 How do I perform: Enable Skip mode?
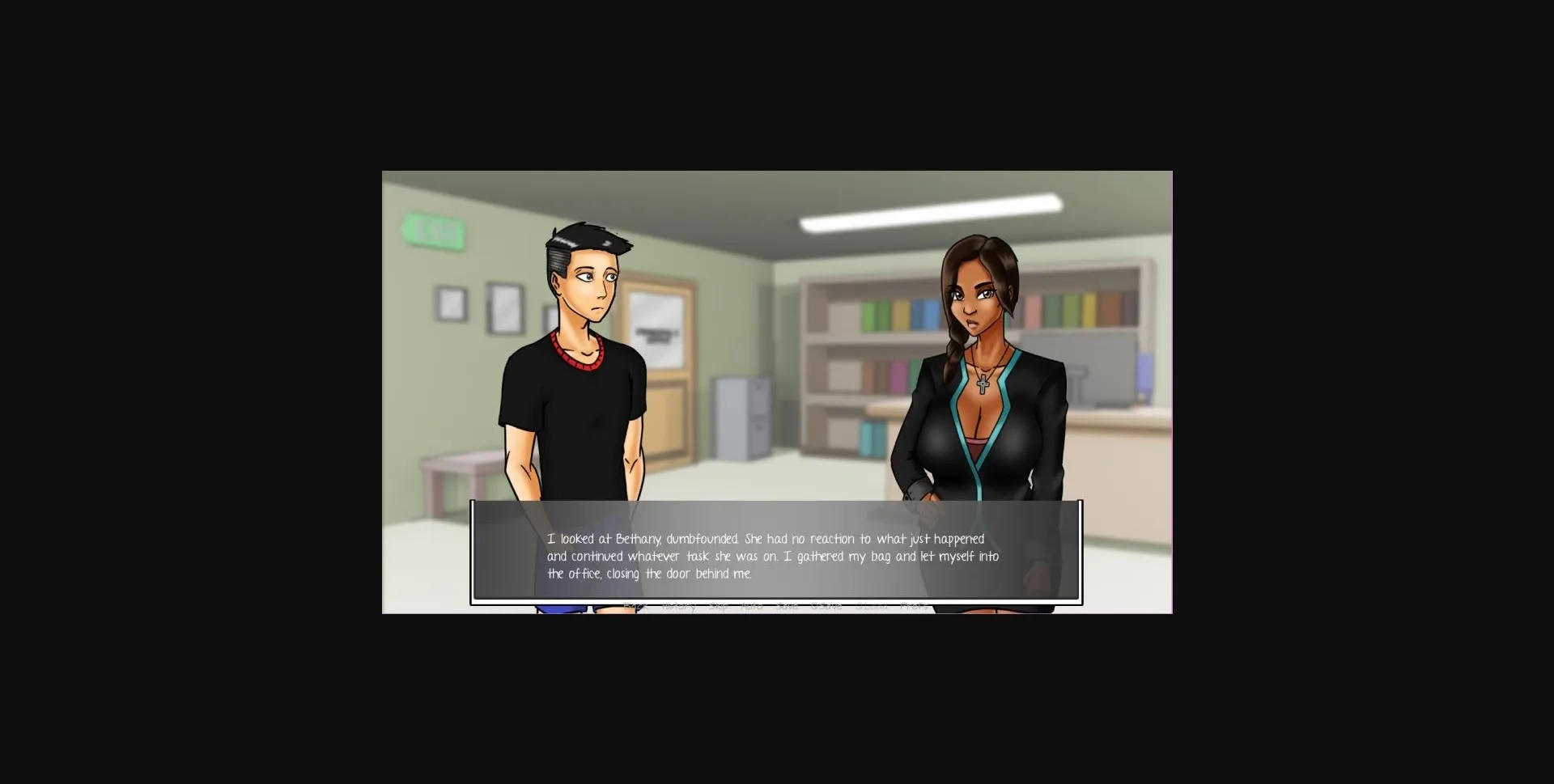(x=717, y=606)
